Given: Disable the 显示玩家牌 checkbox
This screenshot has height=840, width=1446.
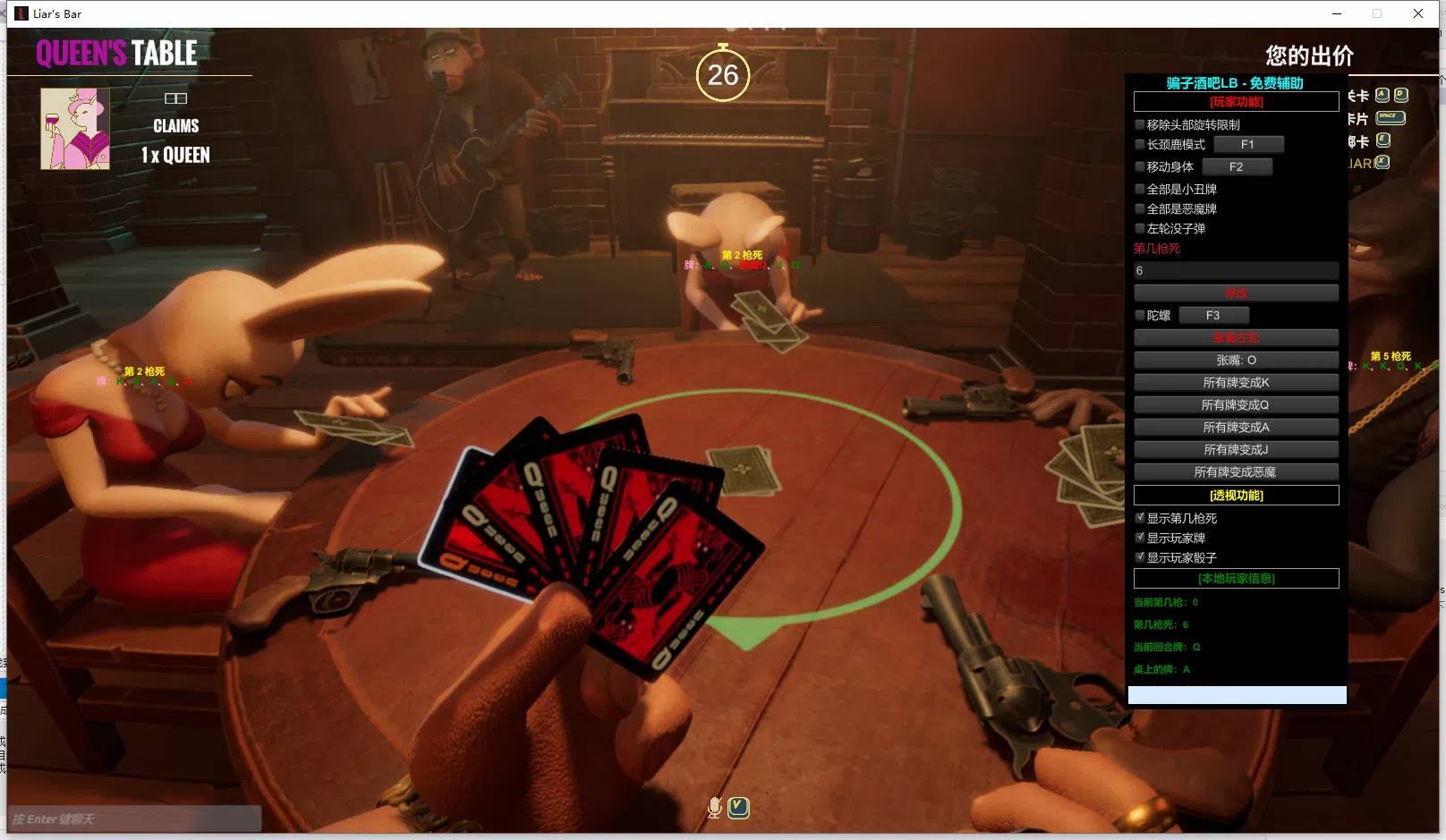Looking at the screenshot, I should [x=1141, y=537].
